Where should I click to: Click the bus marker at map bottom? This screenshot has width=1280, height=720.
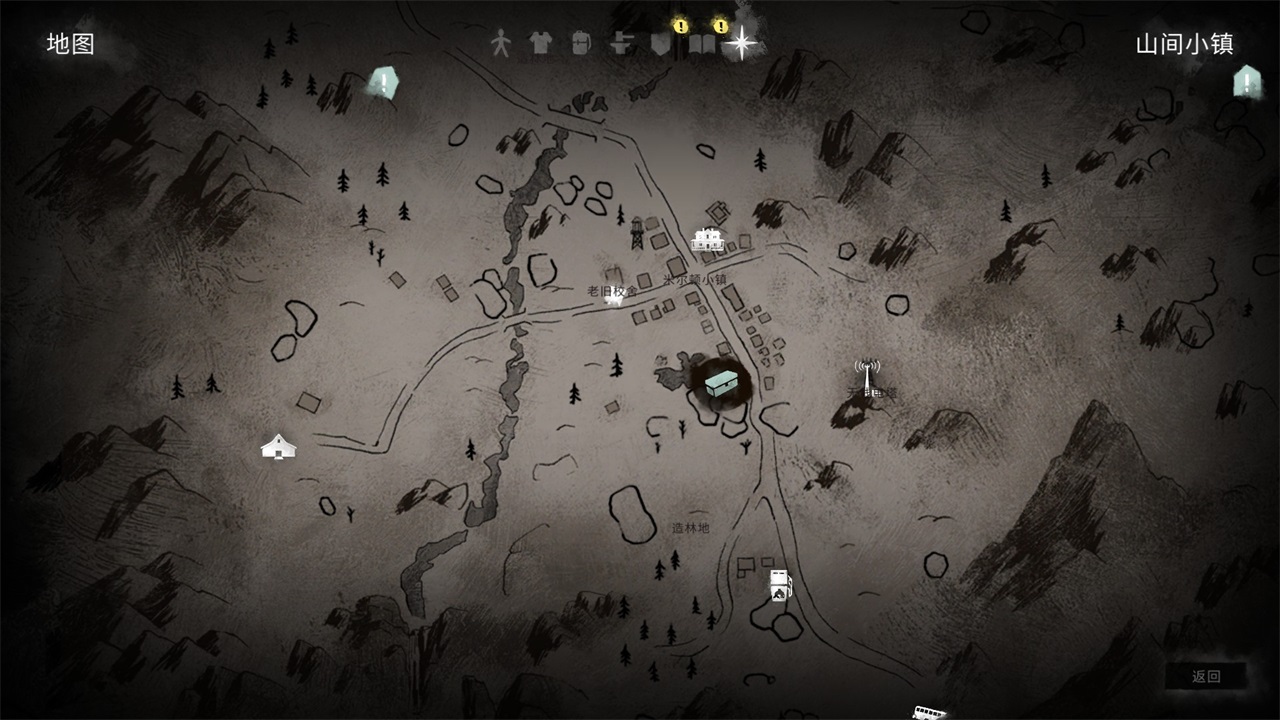929,712
